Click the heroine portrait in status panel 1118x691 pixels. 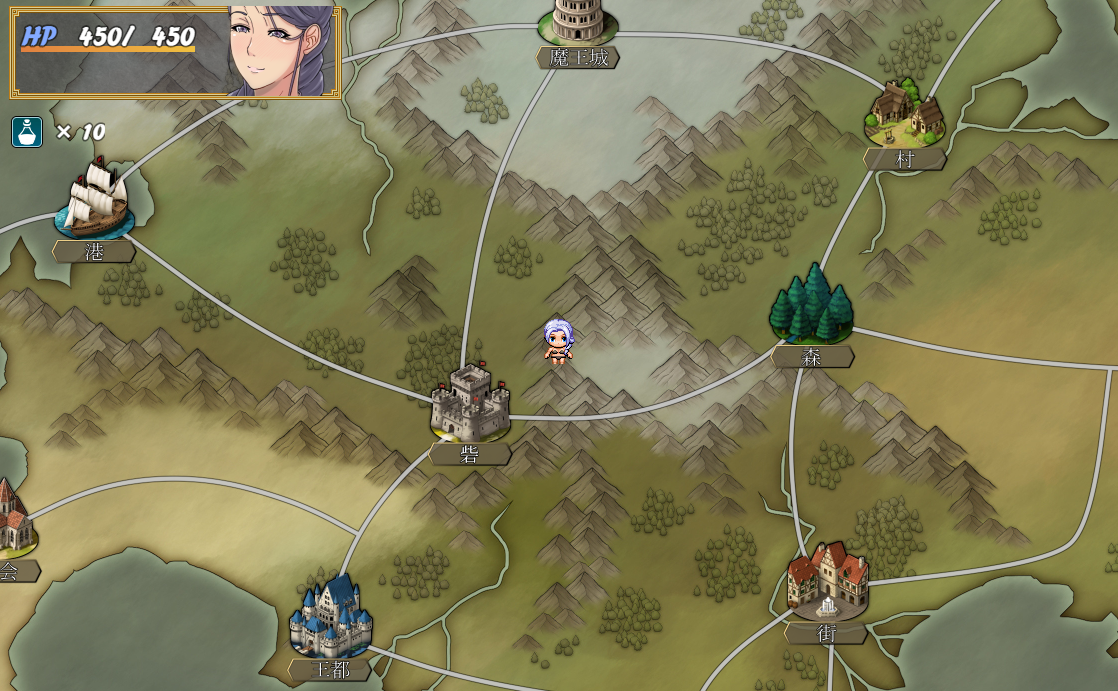[x=280, y=51]
